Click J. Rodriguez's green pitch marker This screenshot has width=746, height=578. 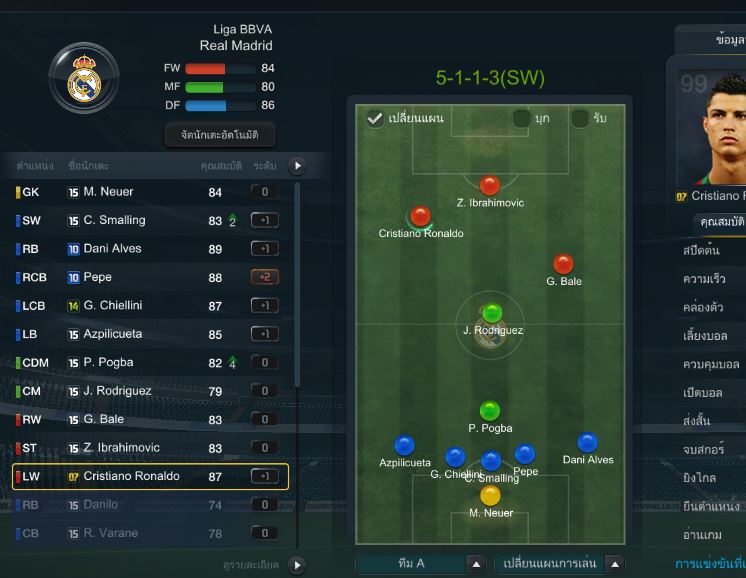coord(491,312)
